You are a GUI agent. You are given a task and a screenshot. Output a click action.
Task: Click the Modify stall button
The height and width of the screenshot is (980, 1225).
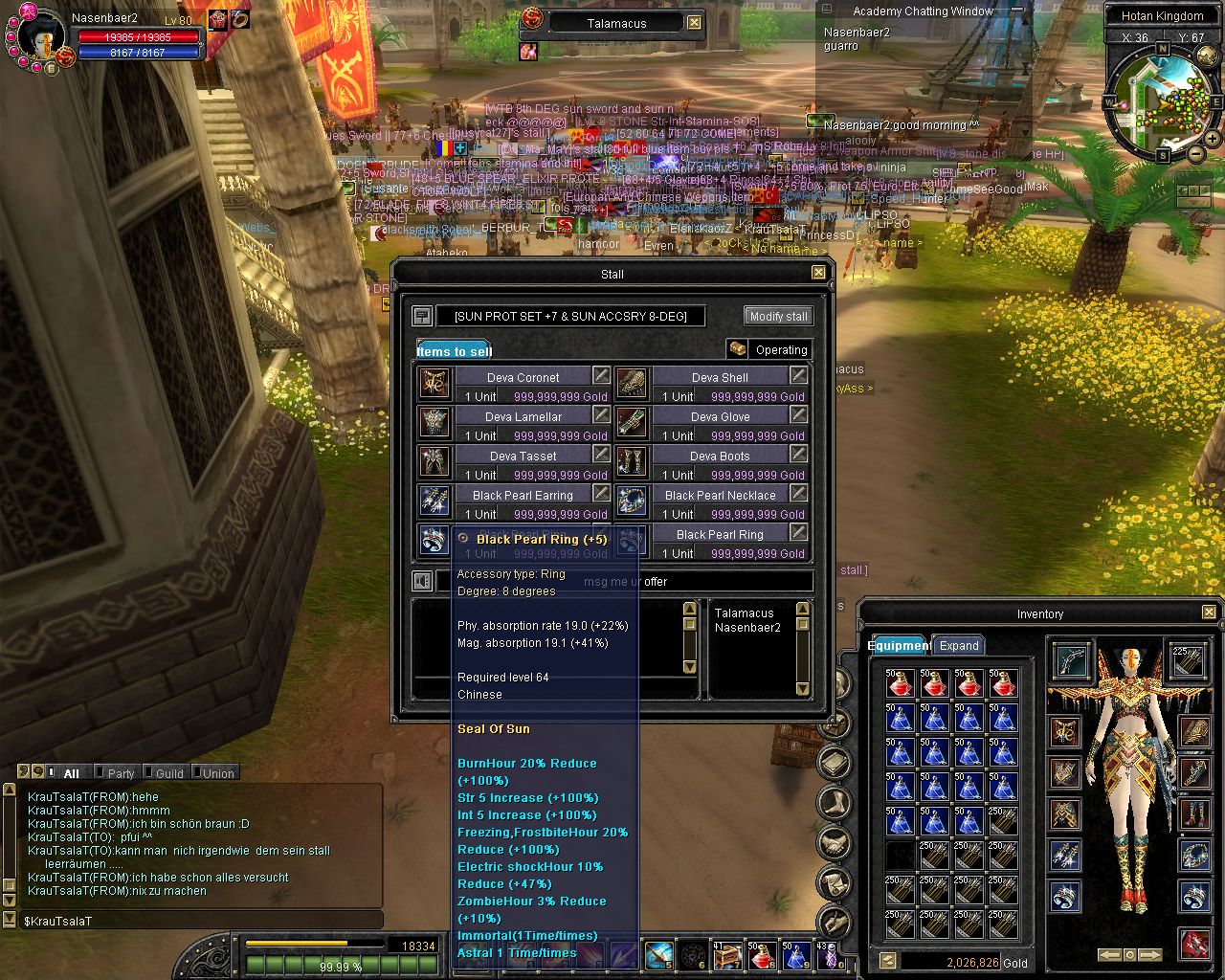(x=778, y=316)
